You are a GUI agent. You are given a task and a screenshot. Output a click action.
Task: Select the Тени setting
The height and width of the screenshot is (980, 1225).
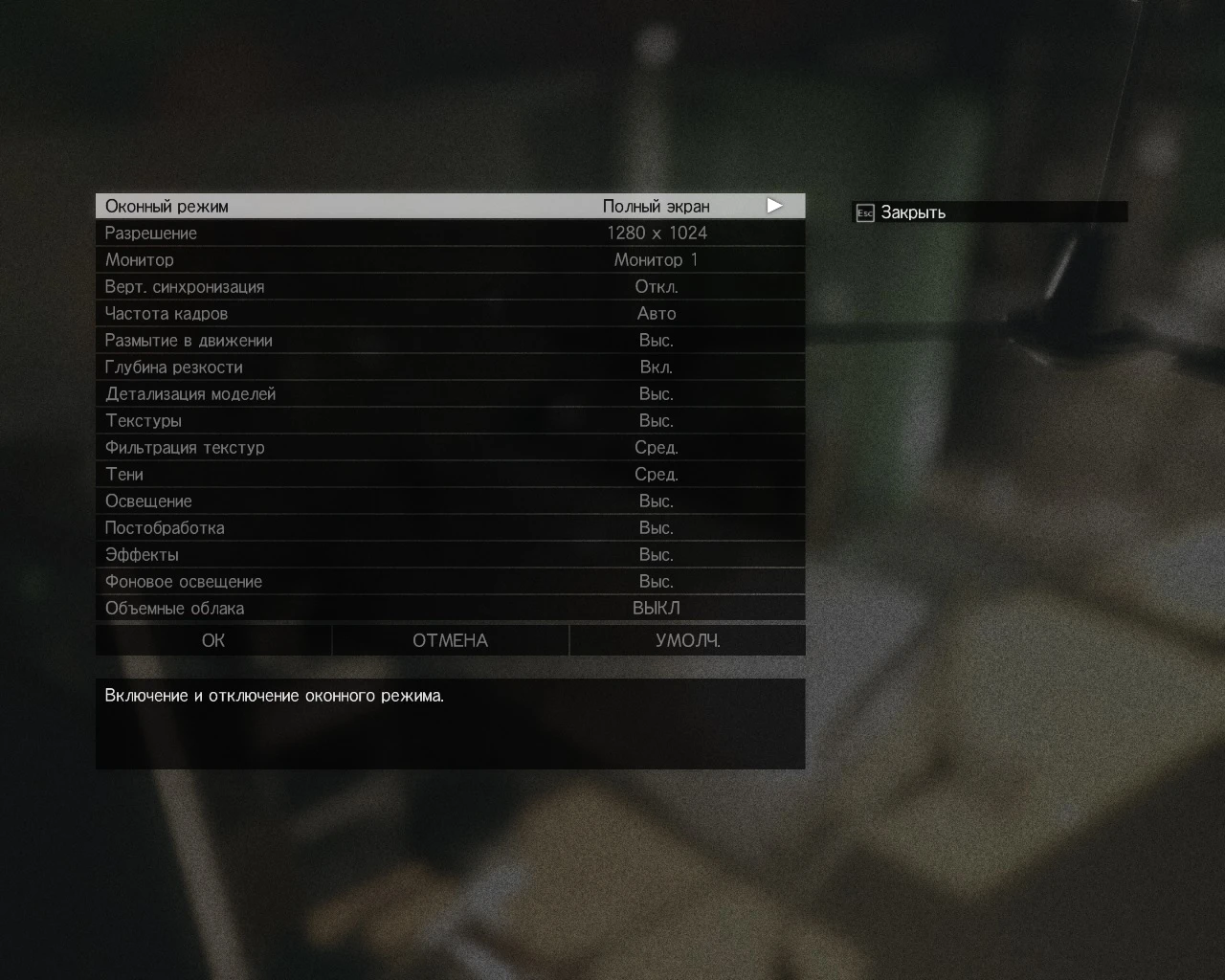450,473
